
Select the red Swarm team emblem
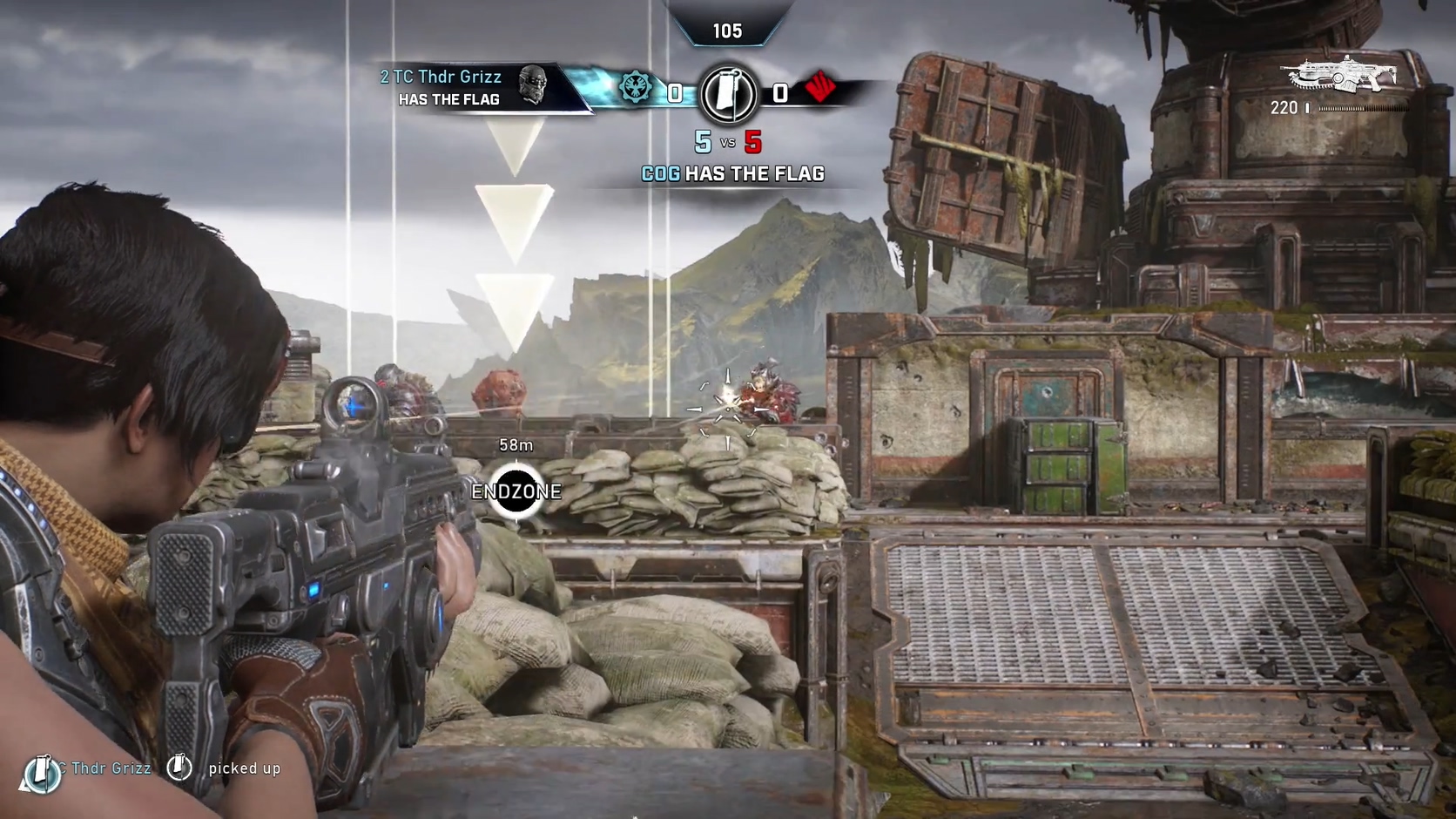click(x=819, y=87)
